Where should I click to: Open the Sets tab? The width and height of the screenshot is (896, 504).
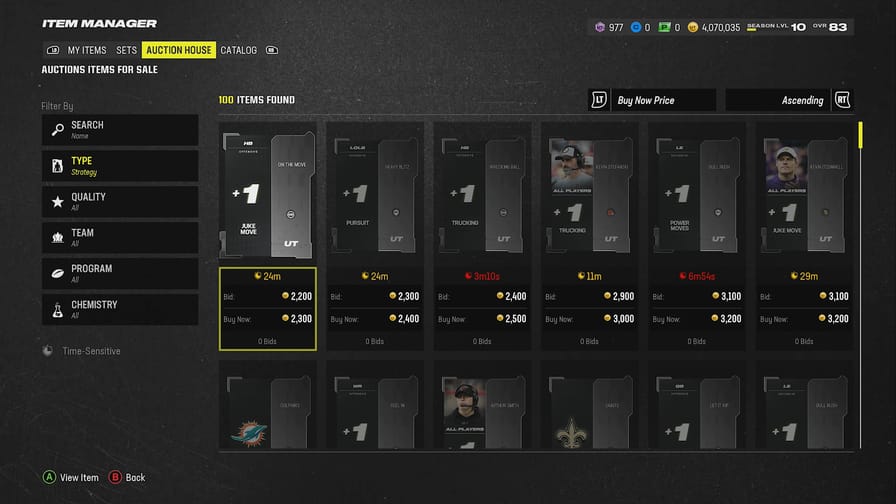pyautogui.click(x=126, y=50)
